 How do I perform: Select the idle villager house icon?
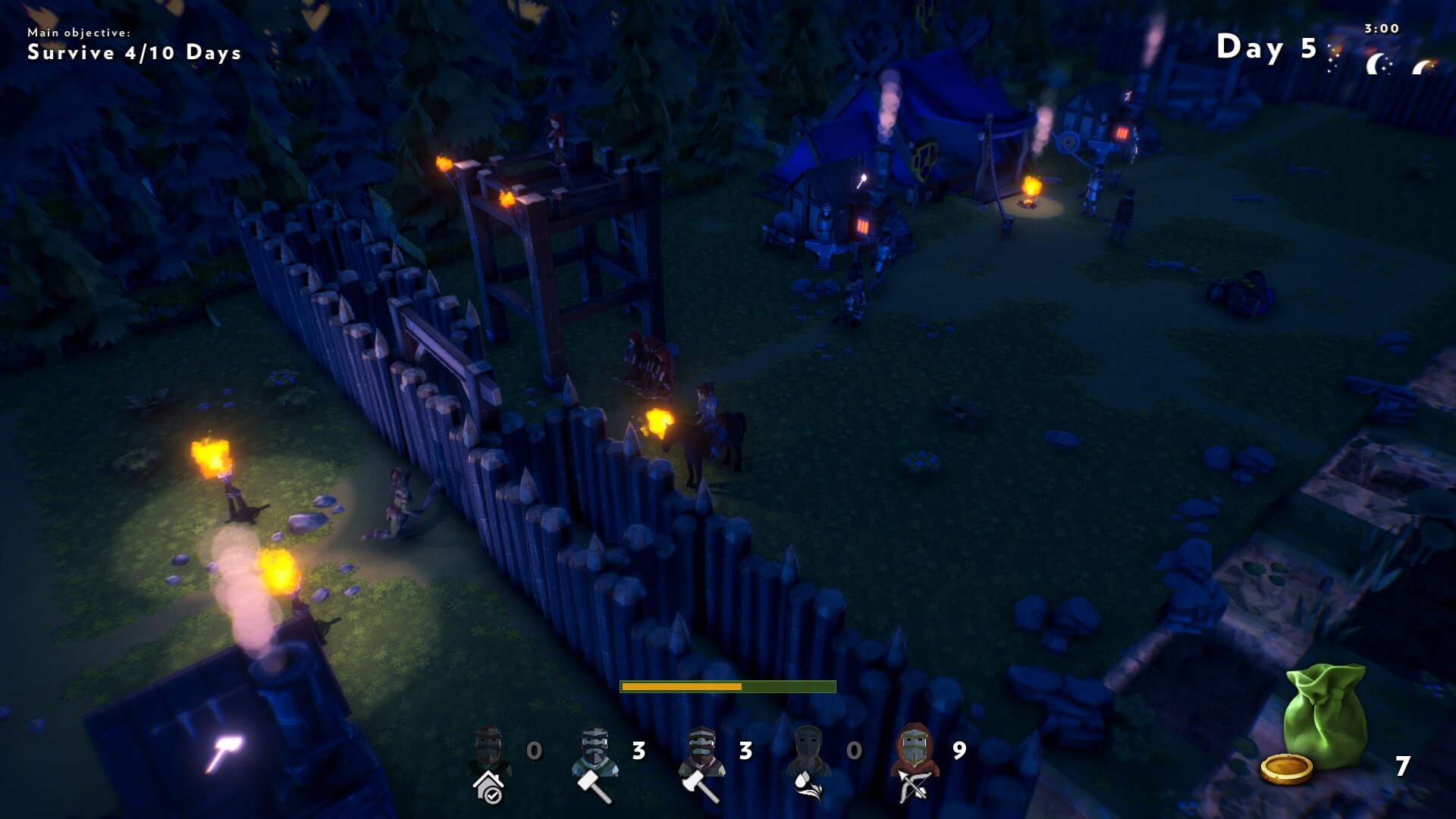489,762
